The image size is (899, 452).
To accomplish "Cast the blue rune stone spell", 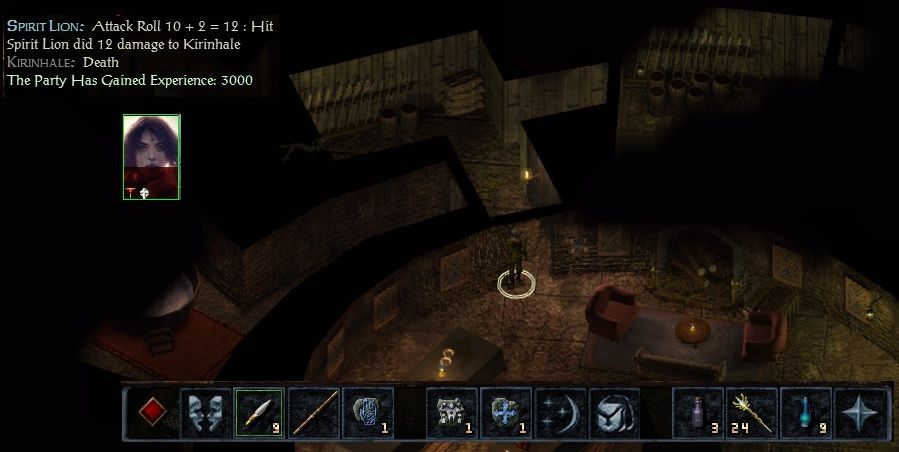I will point(367,412).
